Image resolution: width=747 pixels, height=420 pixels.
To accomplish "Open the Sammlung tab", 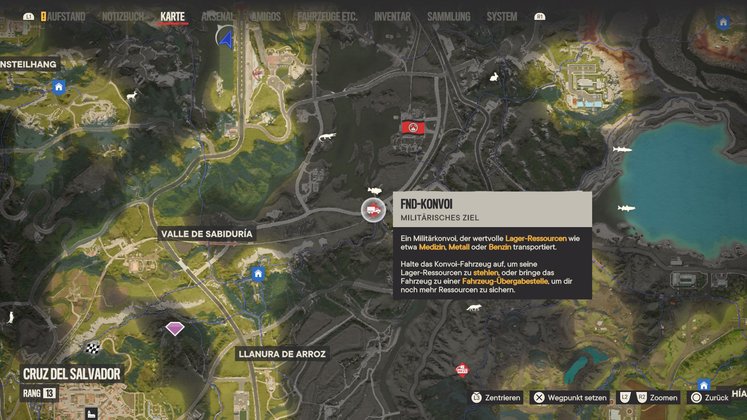I will (446, 17).
